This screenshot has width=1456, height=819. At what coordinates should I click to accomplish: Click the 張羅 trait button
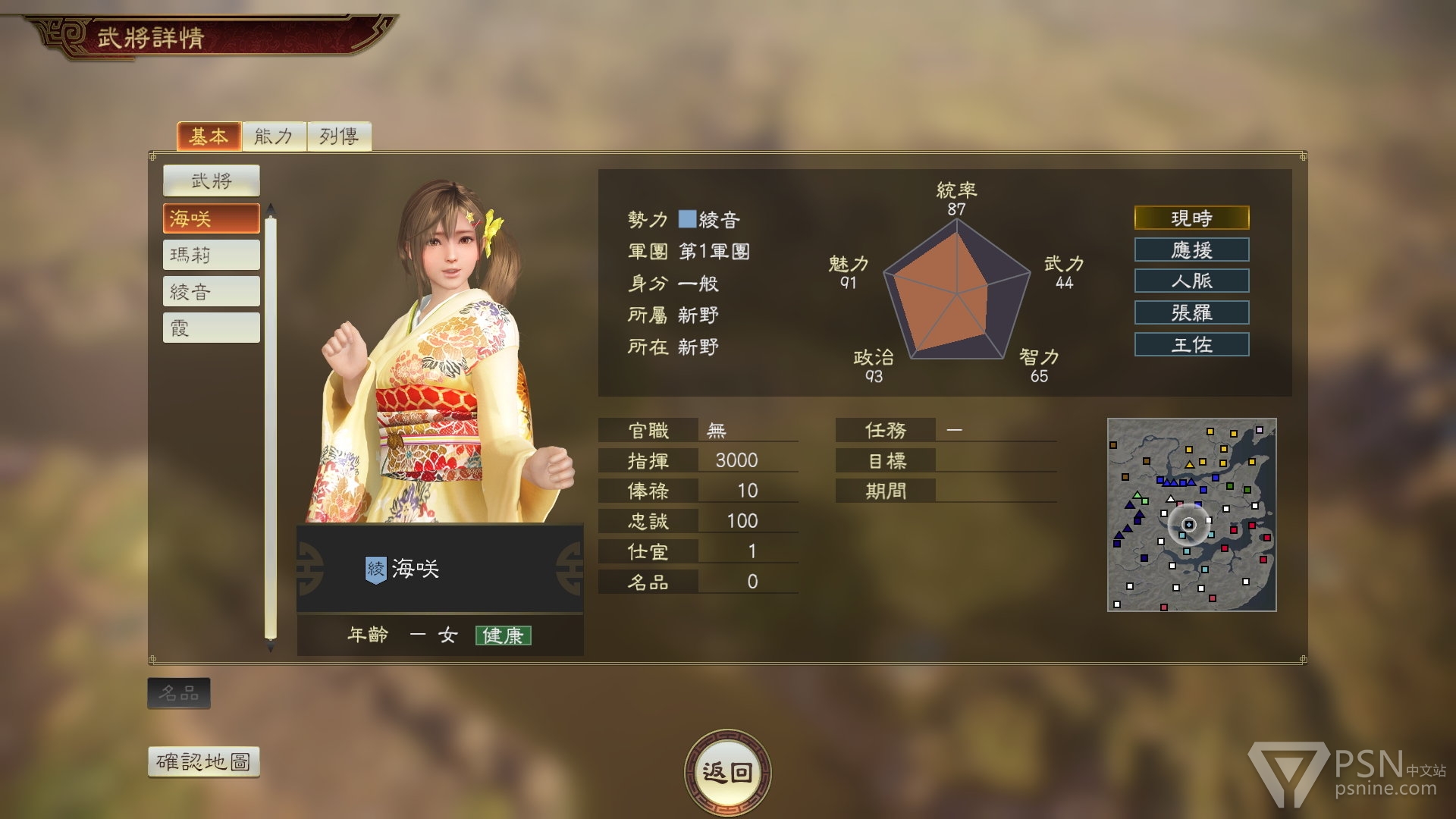pyautogui.click(x=1191, y=312)
